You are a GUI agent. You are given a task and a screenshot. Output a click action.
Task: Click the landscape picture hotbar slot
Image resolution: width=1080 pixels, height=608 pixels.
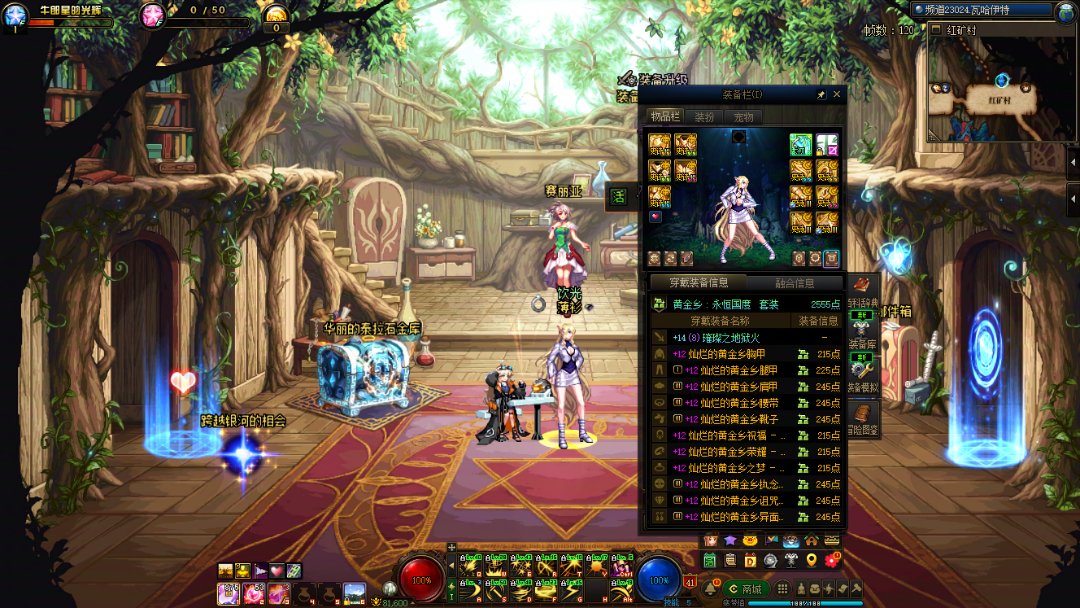pyautogui.click(x=354, y=594)
